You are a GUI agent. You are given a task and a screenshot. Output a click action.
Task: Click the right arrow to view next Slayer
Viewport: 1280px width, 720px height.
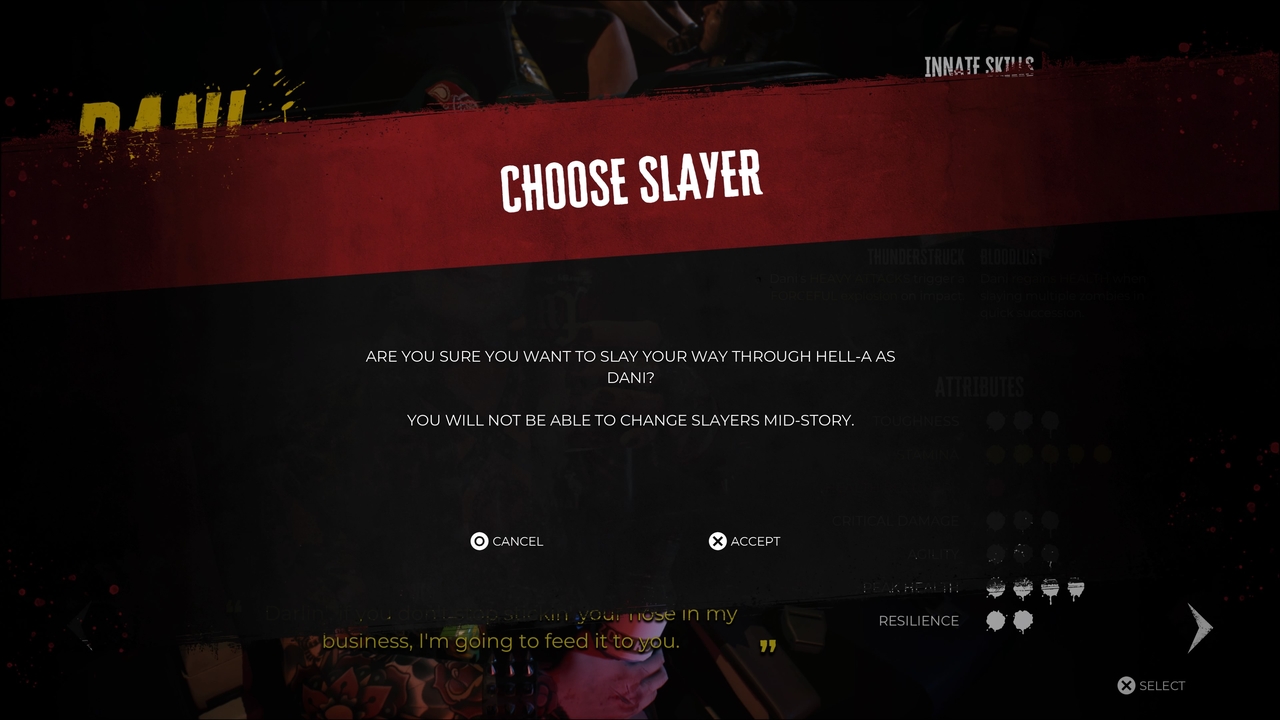pyautogui.click(x=1199, y=627)
